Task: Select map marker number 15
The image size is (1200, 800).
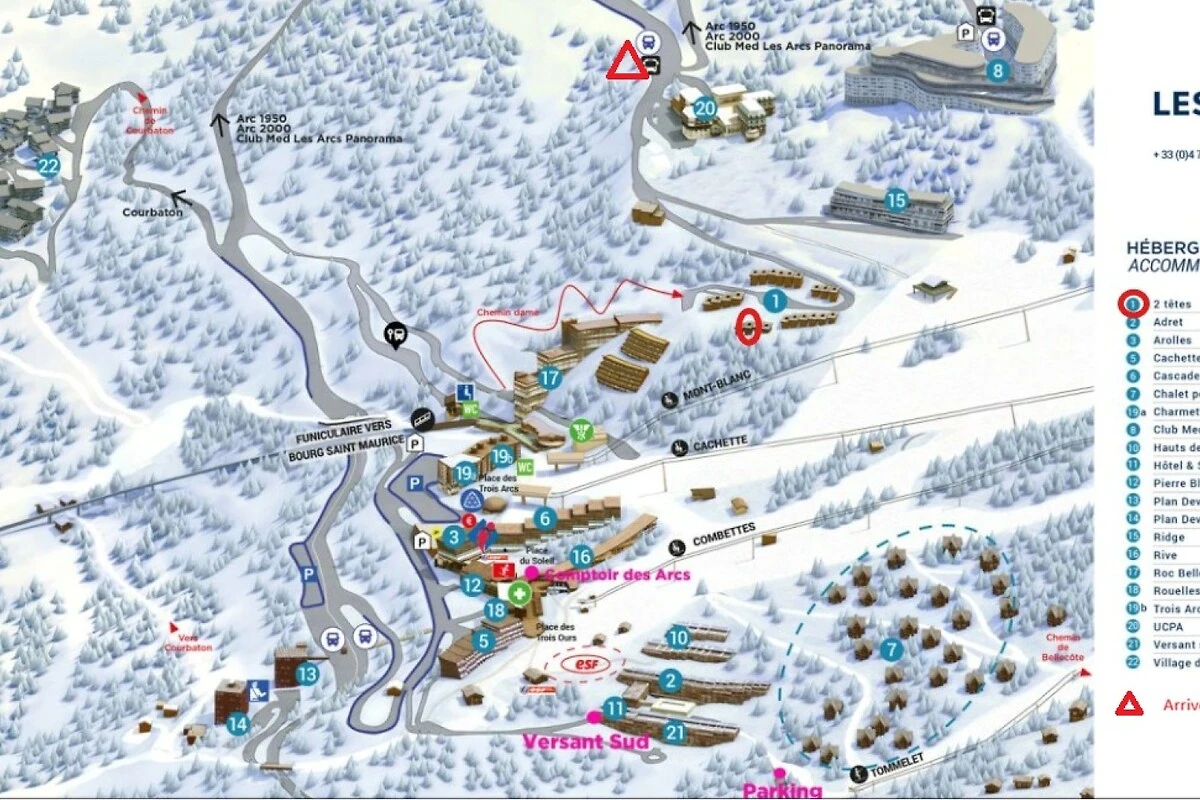Action: point(896,201)
